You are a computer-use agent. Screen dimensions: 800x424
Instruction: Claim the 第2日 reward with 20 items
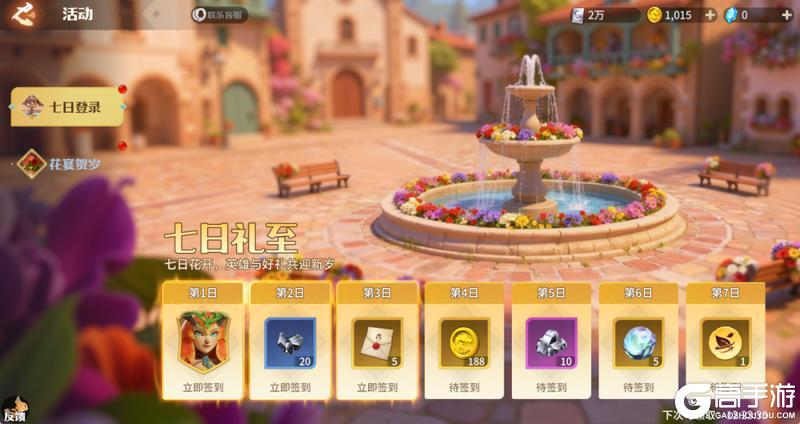tap(288, 341)
